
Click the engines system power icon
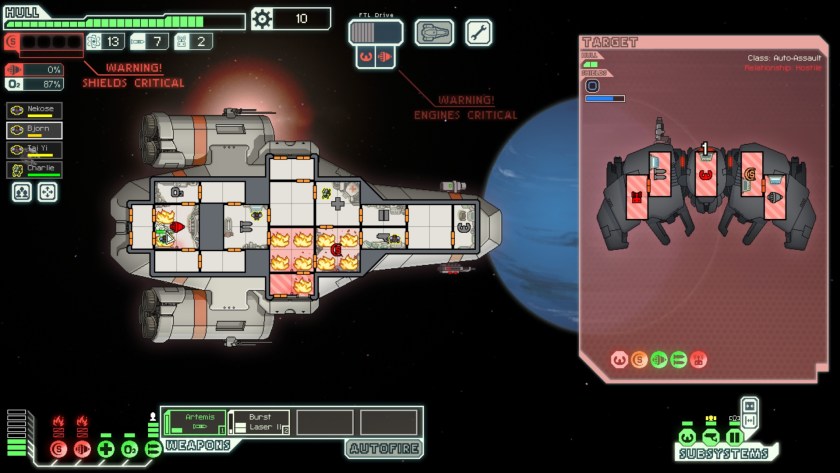click(82, 450)
